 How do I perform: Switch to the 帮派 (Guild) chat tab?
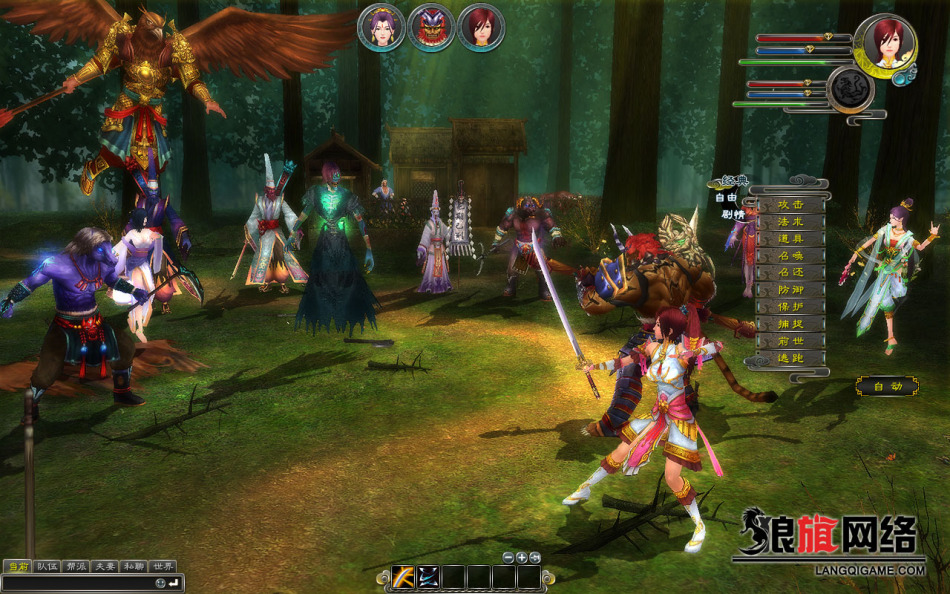click(76, 566)
